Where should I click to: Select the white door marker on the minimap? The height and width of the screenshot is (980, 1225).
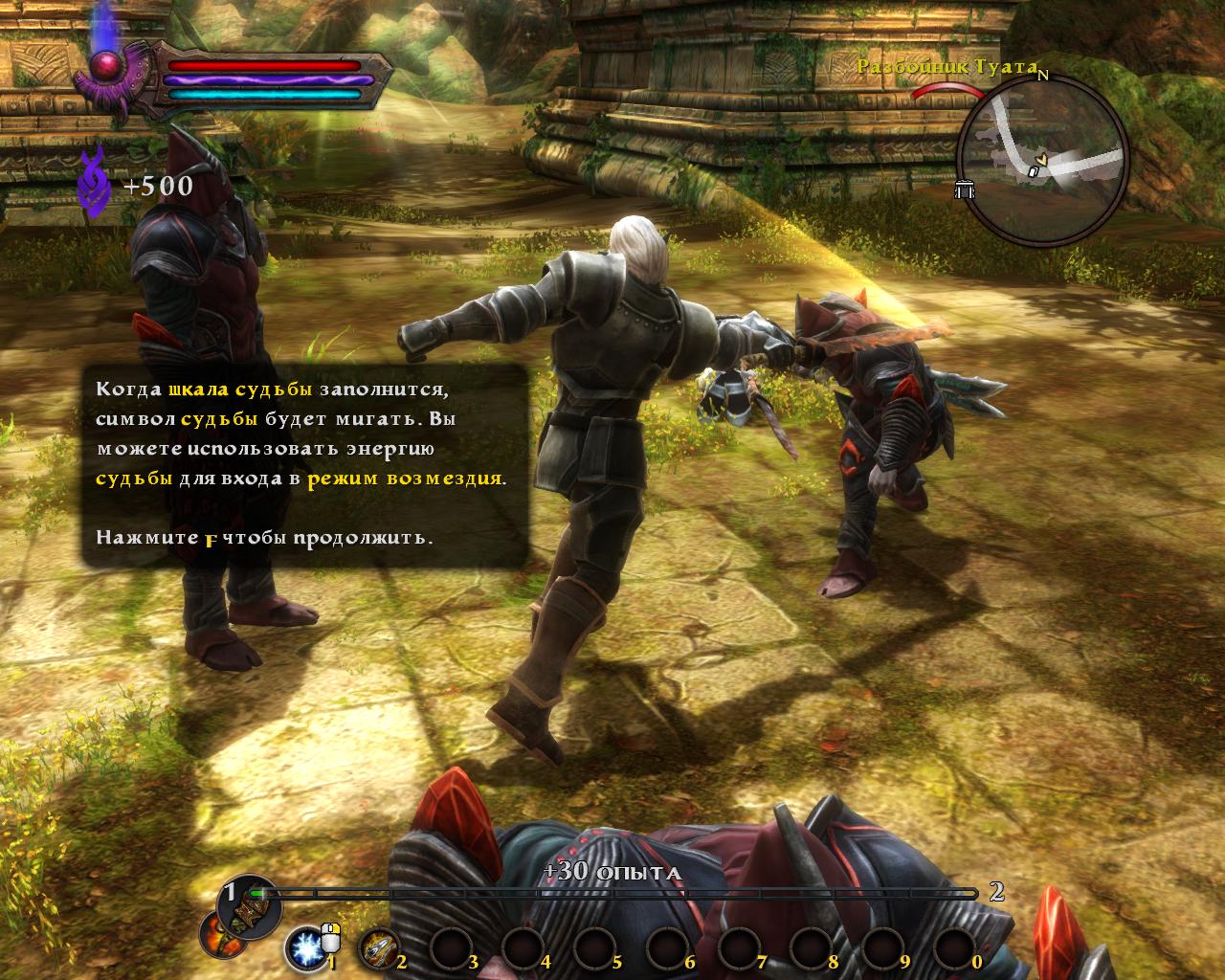point(1033,169)
